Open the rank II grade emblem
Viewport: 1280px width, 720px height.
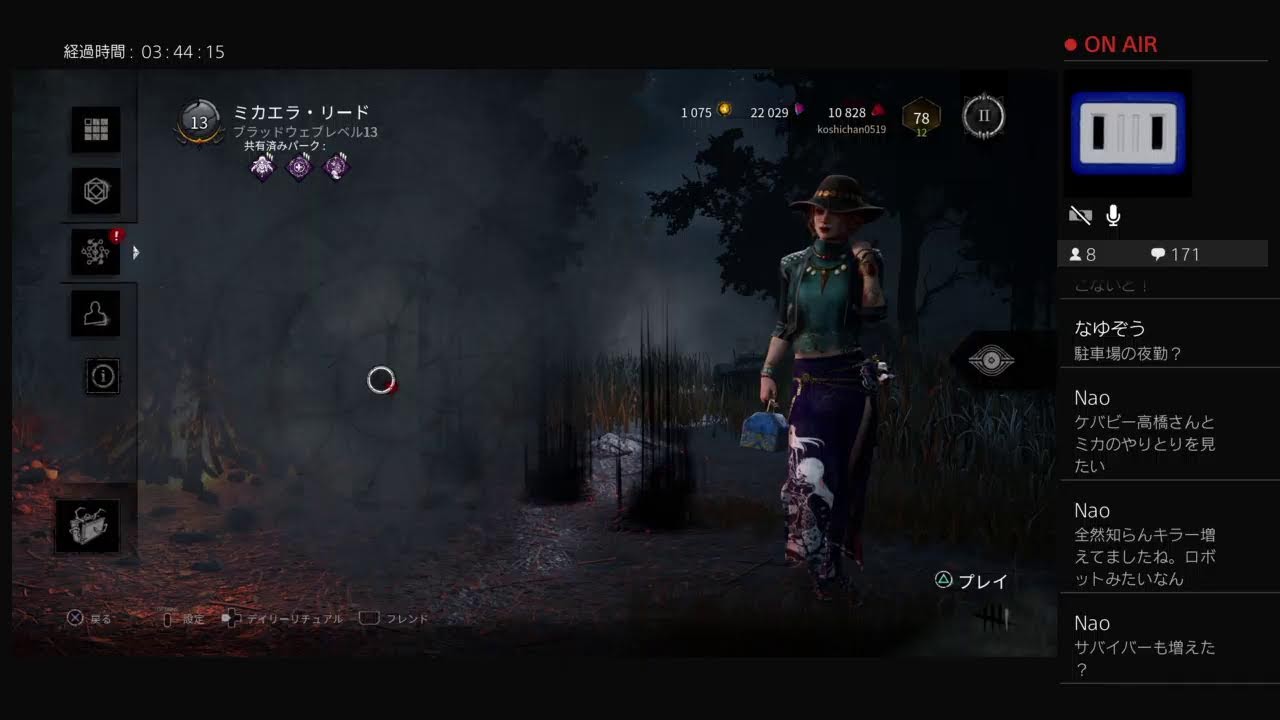pyautogui.click(x=983, y=116)
